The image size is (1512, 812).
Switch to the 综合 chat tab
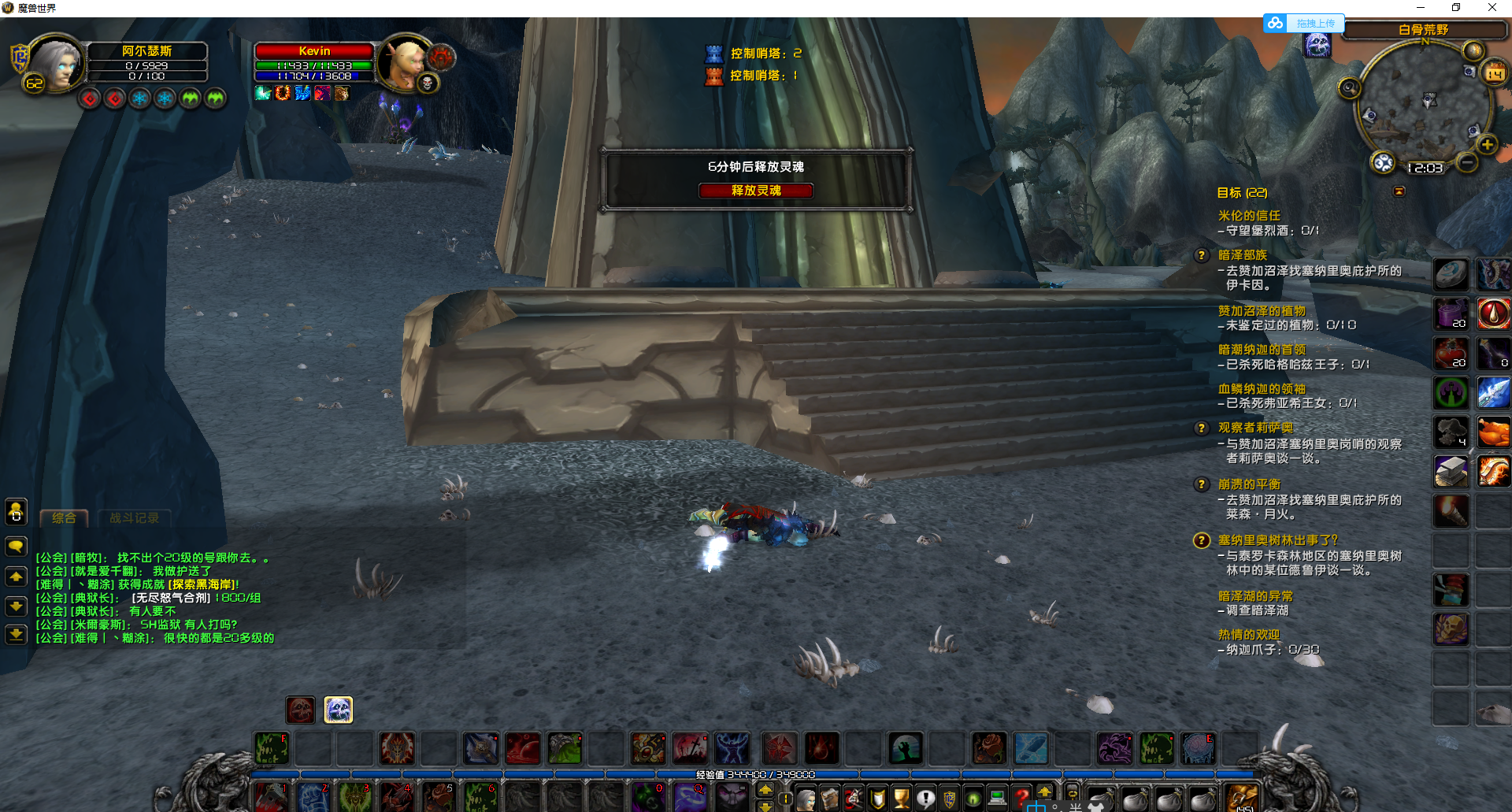click(x=64, y=517)
